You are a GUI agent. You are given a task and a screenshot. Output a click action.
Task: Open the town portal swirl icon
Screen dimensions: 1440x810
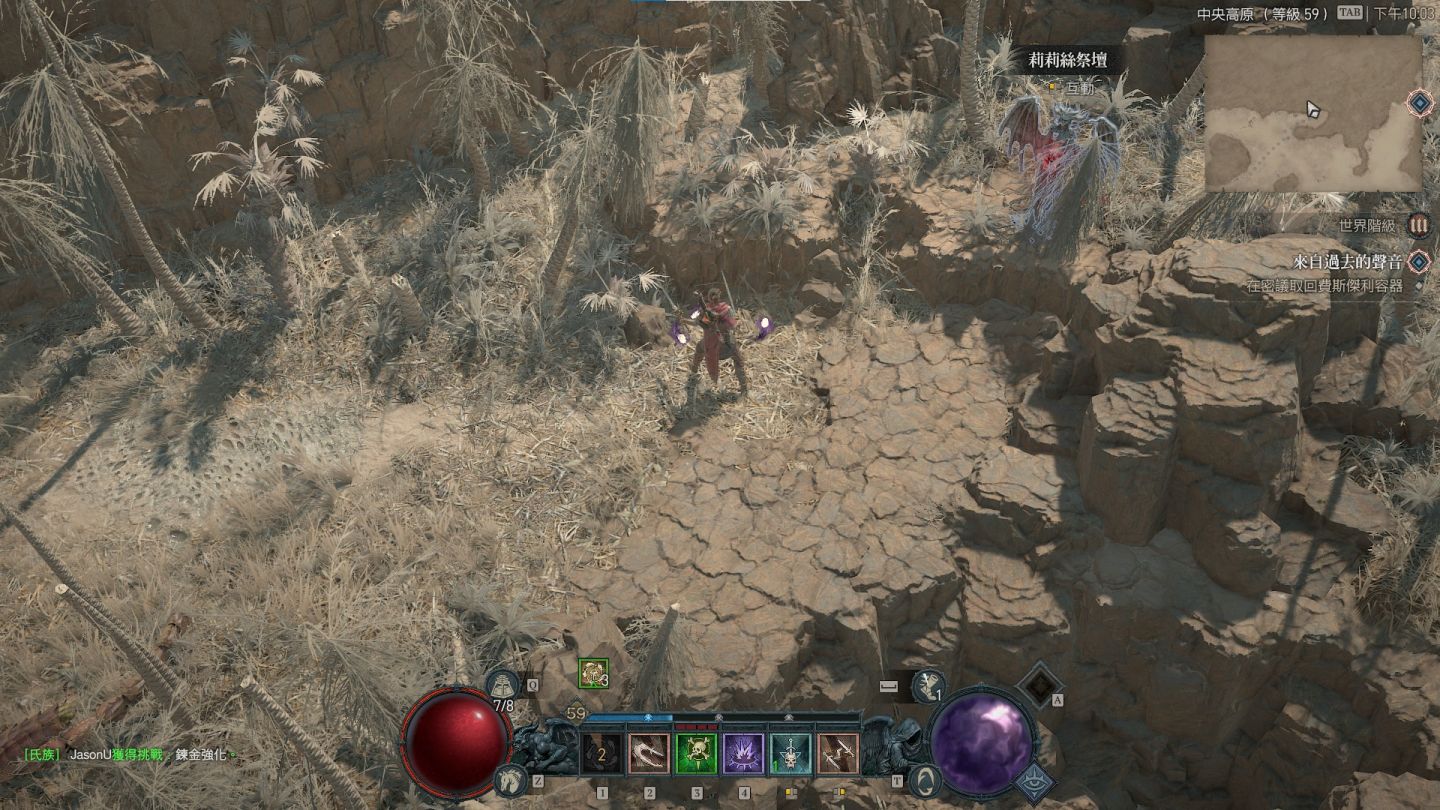pyautogui.click(x=926, y=780)
